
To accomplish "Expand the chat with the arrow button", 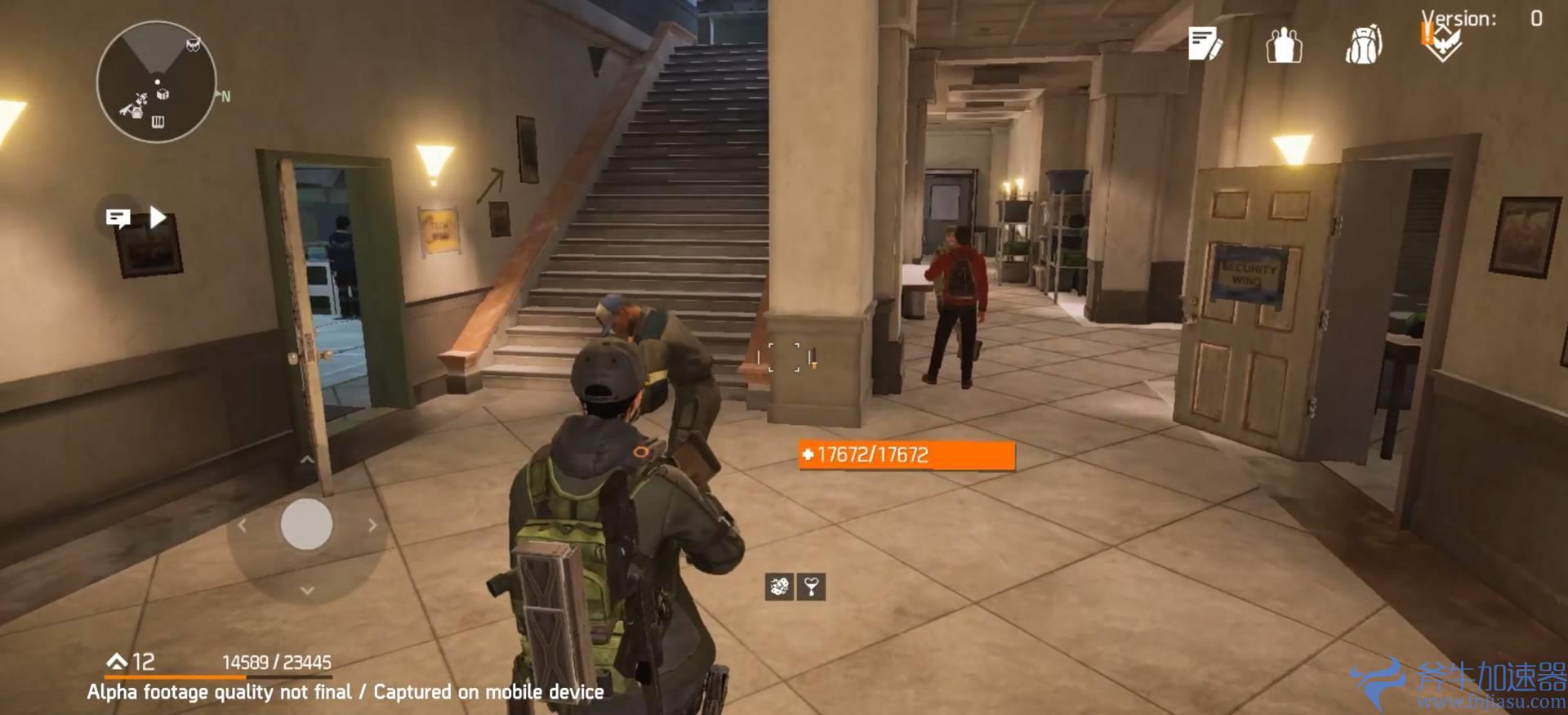I will (158, 217).
